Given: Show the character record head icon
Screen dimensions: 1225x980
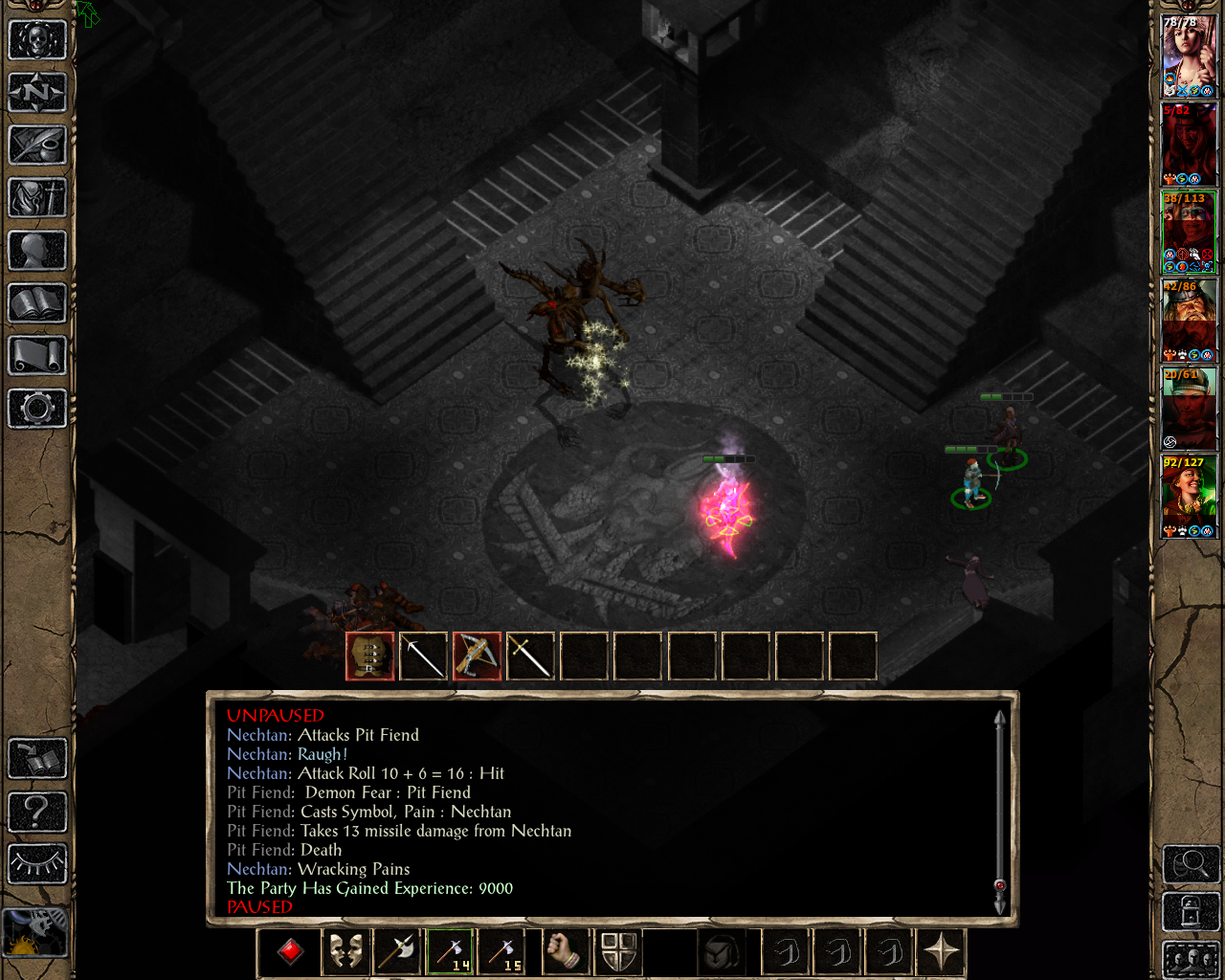Looking at the screenshot, I should (x=37, y=251).
